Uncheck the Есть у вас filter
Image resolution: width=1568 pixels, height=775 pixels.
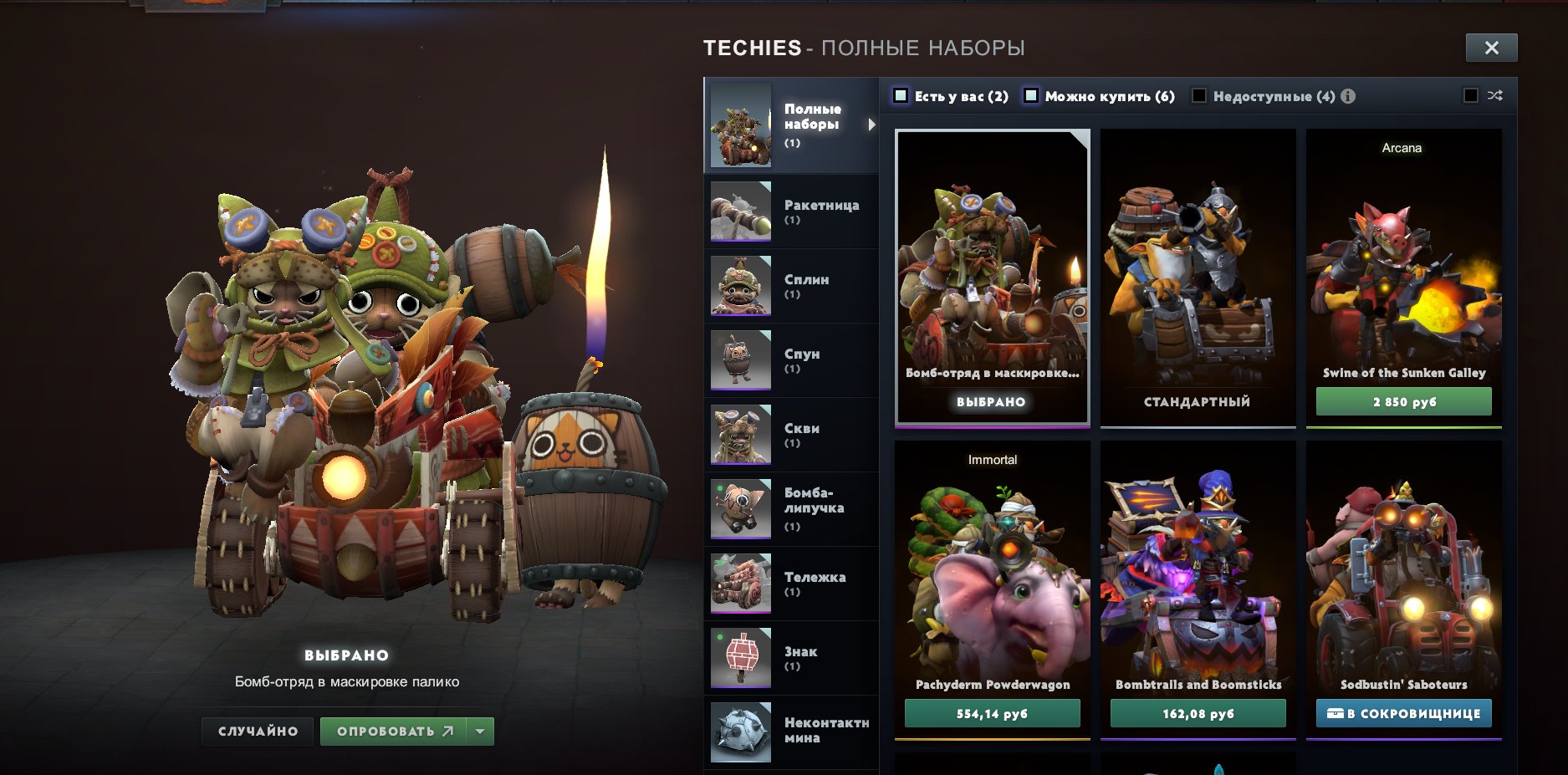click(x=901, y=95)
